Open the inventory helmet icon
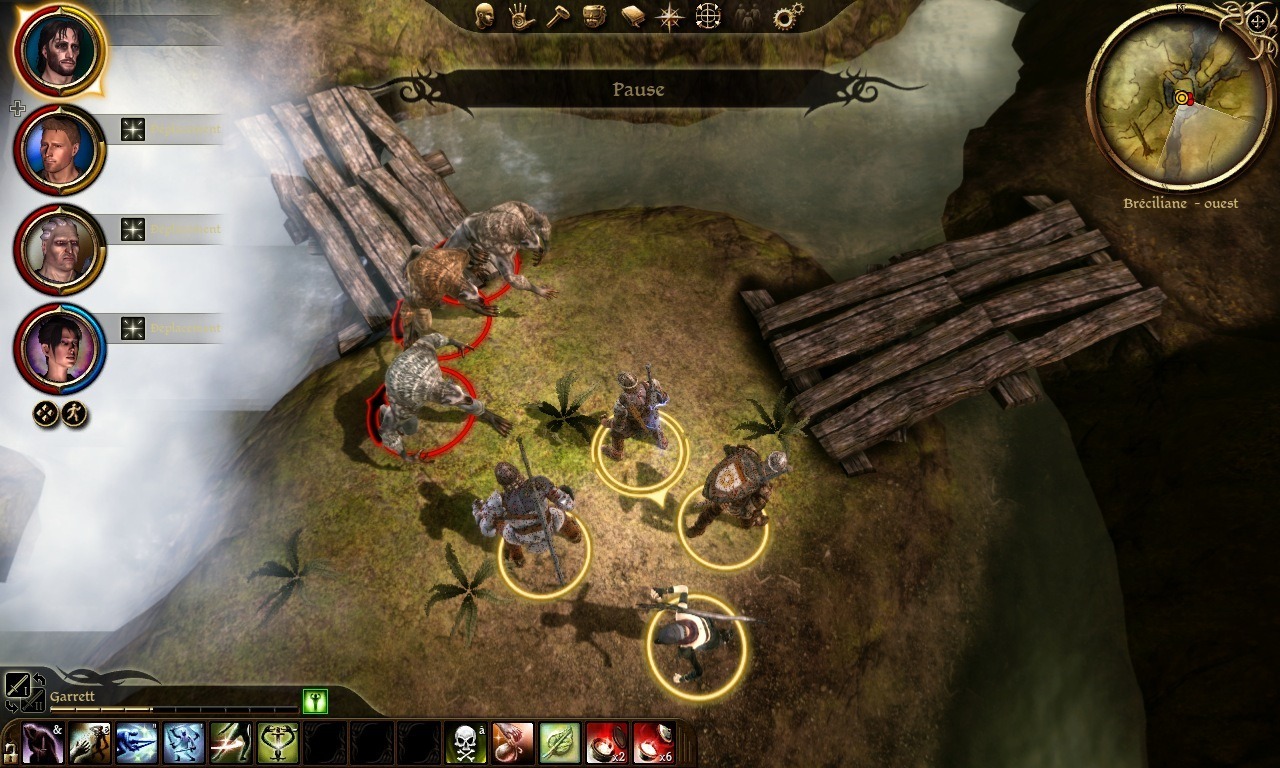Image resolution: width=1280 pixels, height=768 pixels. [x=595, y=16]
